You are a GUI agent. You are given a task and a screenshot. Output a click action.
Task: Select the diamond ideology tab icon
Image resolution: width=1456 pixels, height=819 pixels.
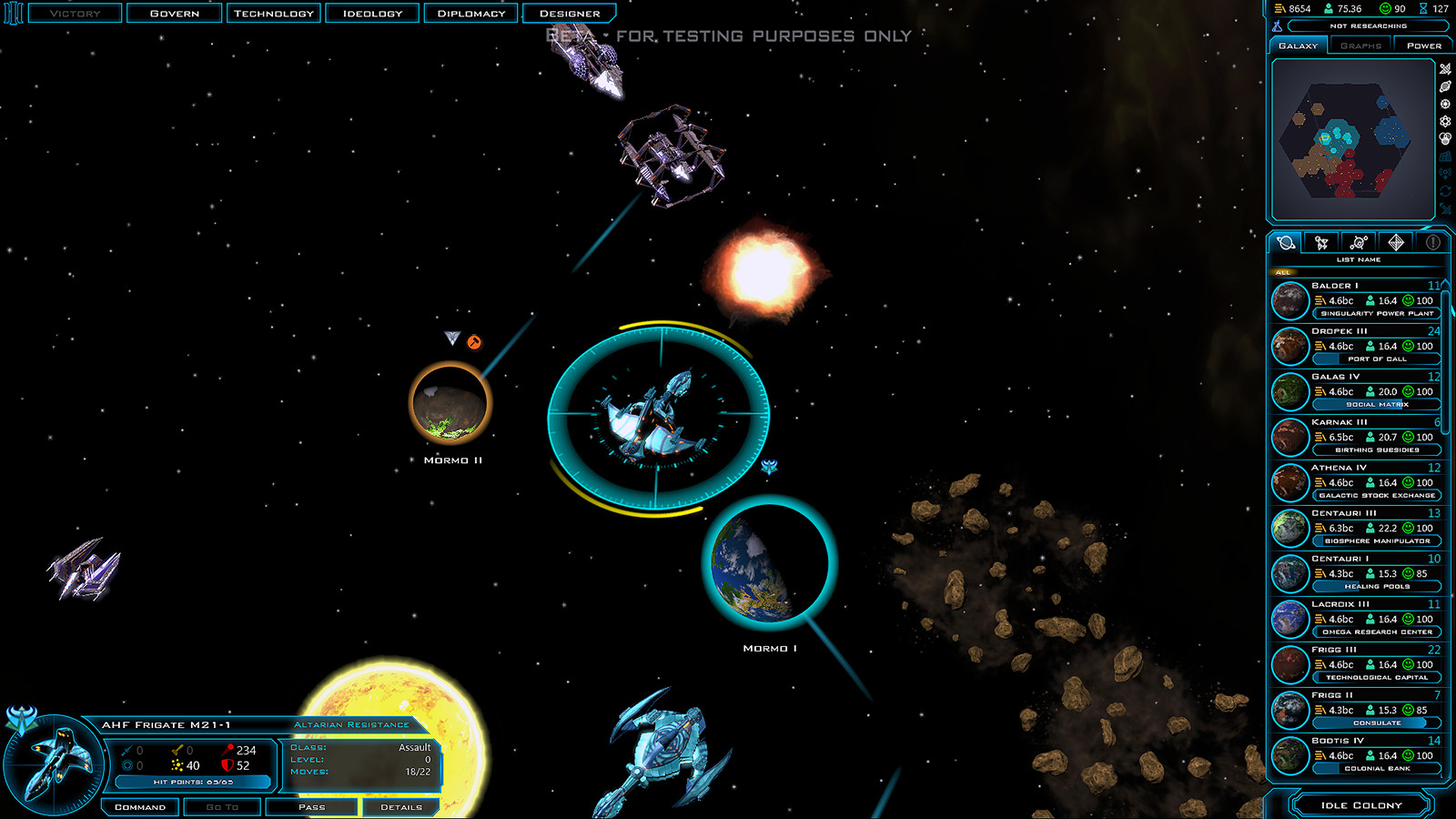click(1394, 242)
